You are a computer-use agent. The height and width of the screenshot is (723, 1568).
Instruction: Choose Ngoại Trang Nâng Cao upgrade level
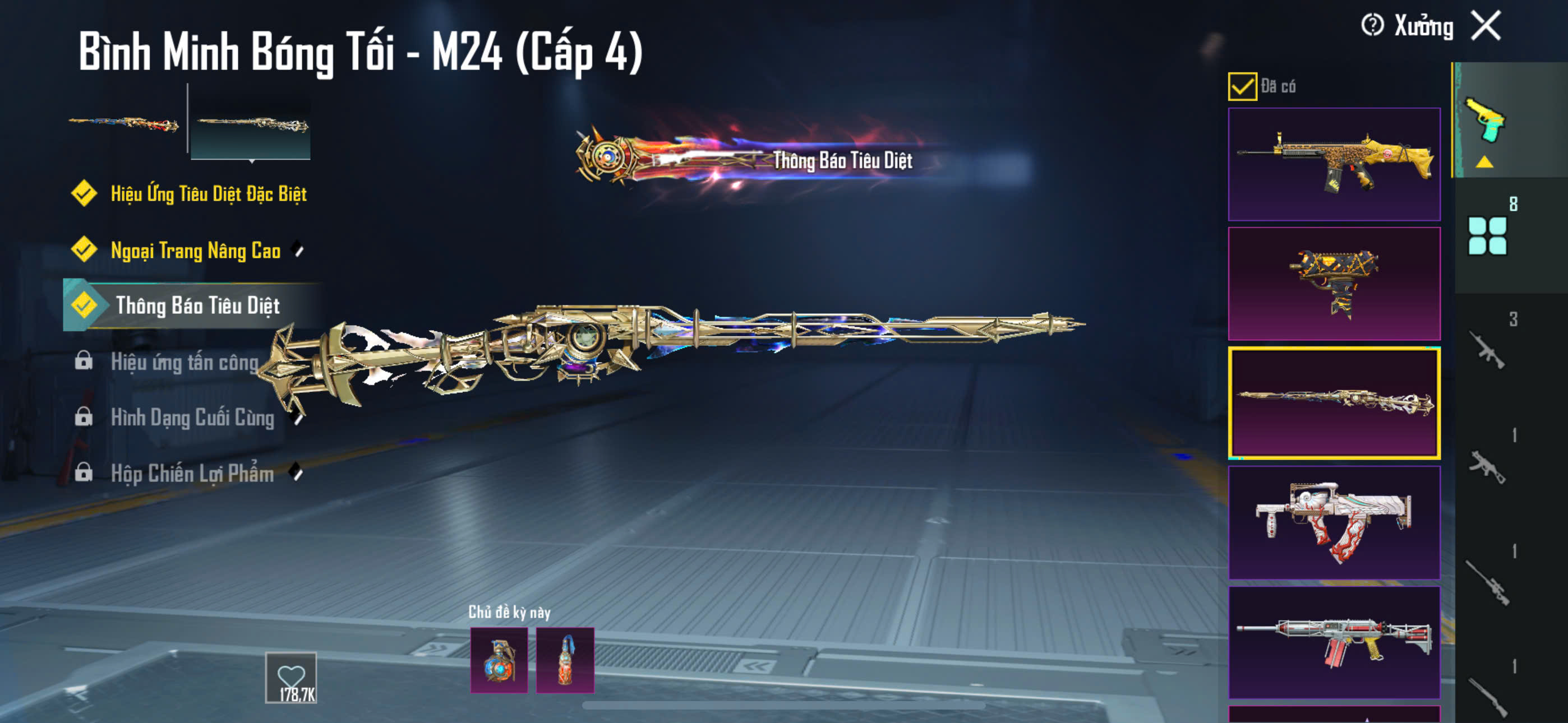195,250
